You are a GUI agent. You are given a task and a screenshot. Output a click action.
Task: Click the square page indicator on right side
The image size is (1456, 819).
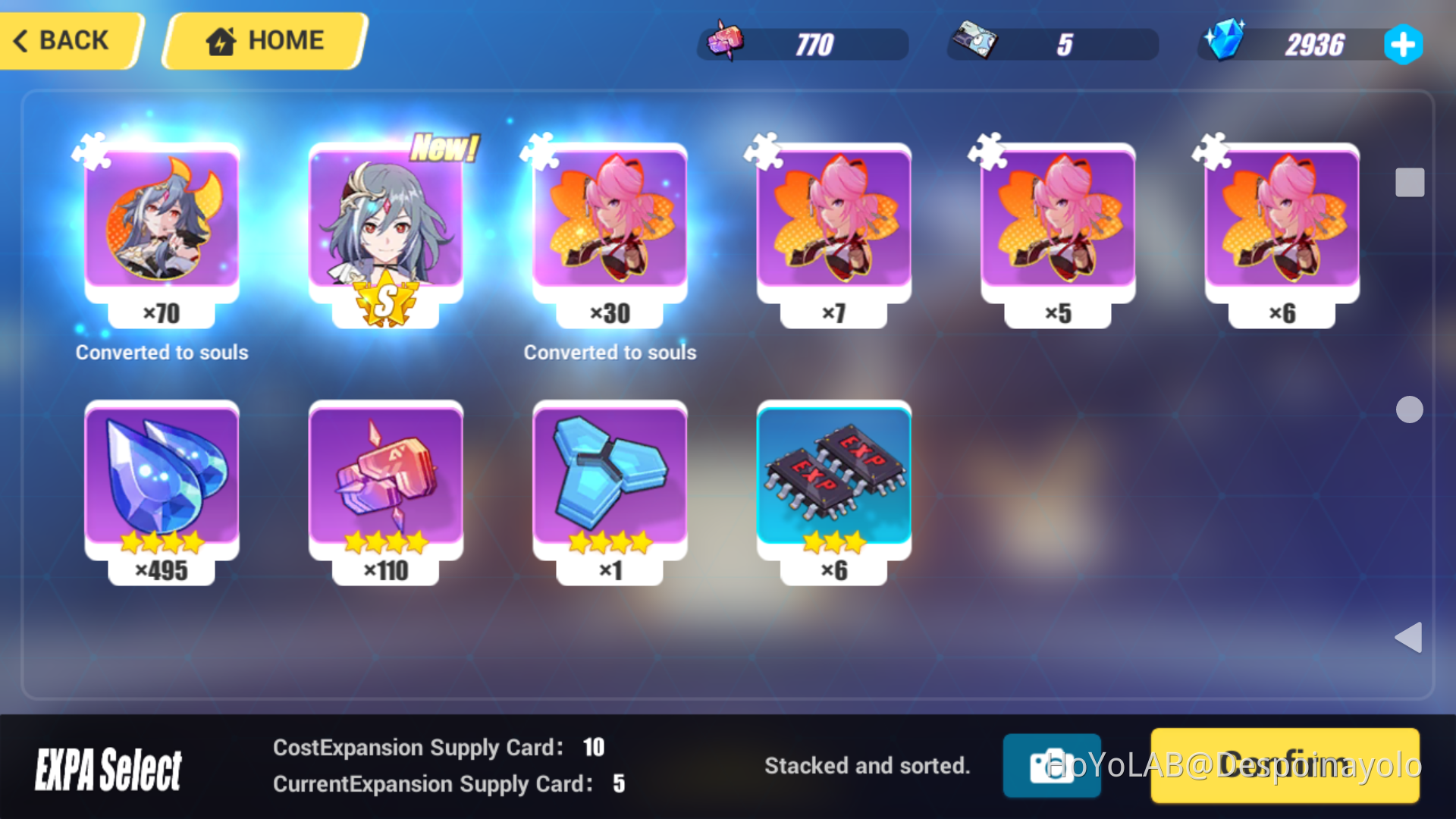[1409, 182]
